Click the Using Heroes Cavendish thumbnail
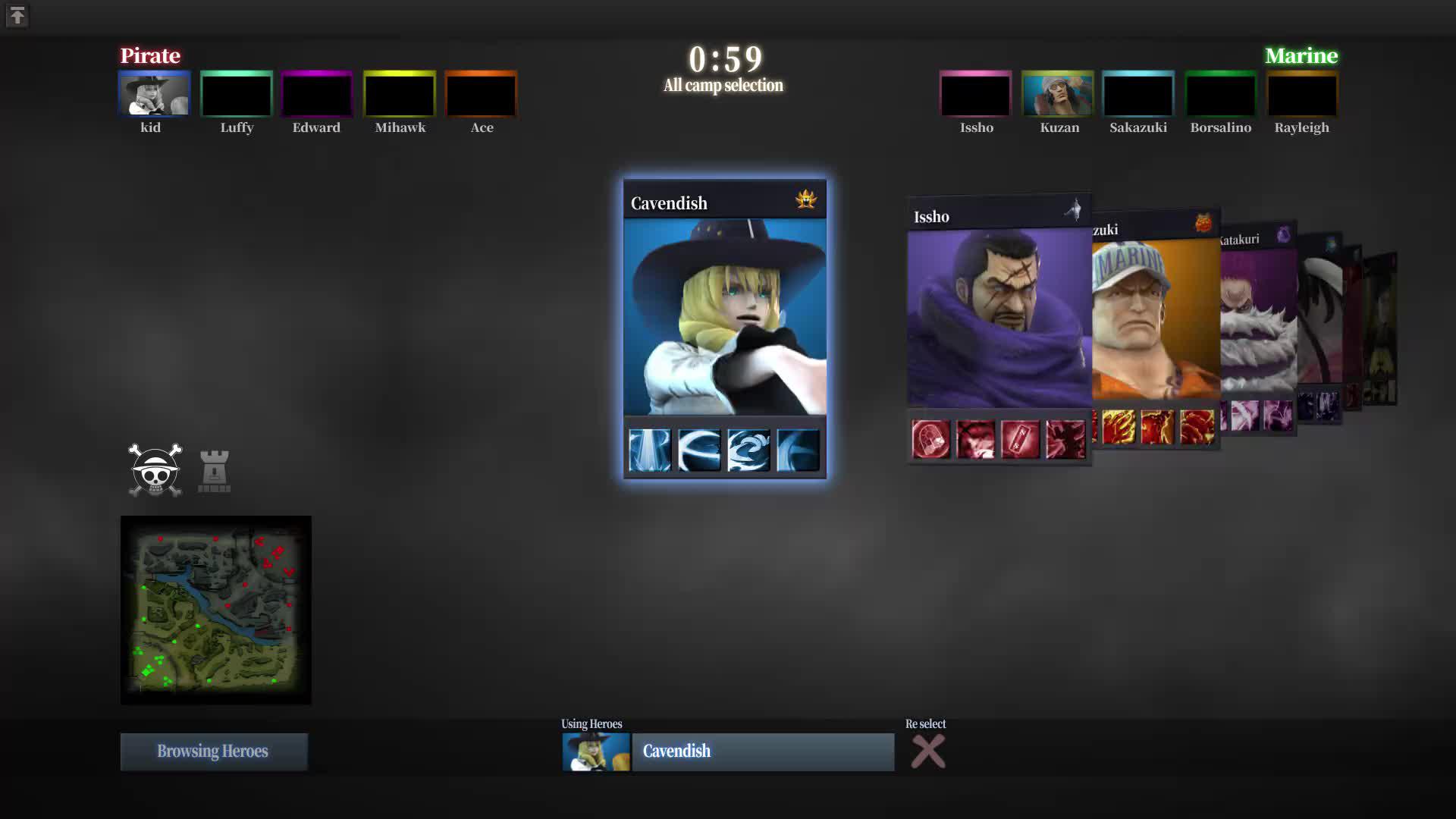The width and height of the screenshot is (1456, 819). (596, 752)
